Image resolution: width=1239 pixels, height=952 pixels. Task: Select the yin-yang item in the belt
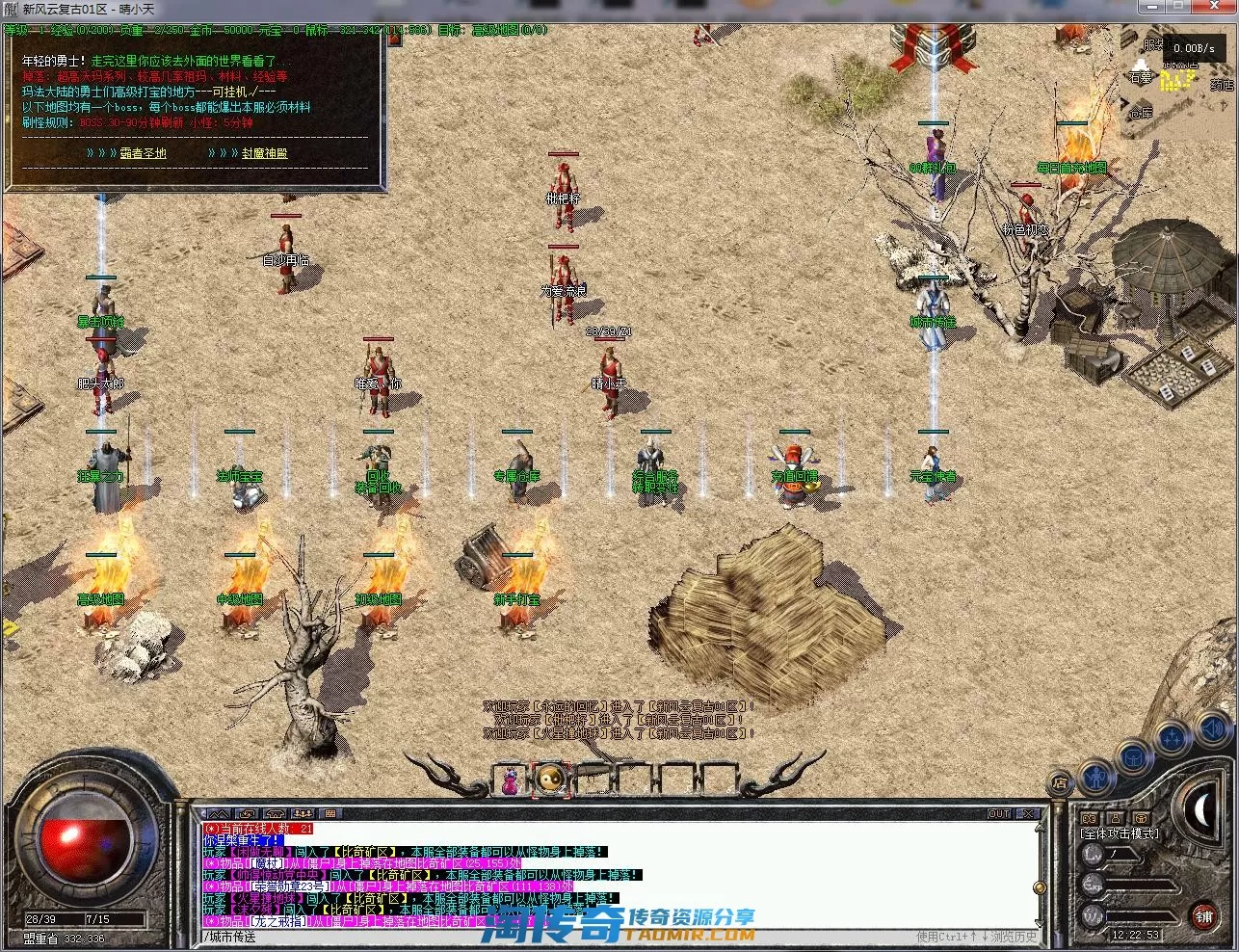[x=552, y=779]
